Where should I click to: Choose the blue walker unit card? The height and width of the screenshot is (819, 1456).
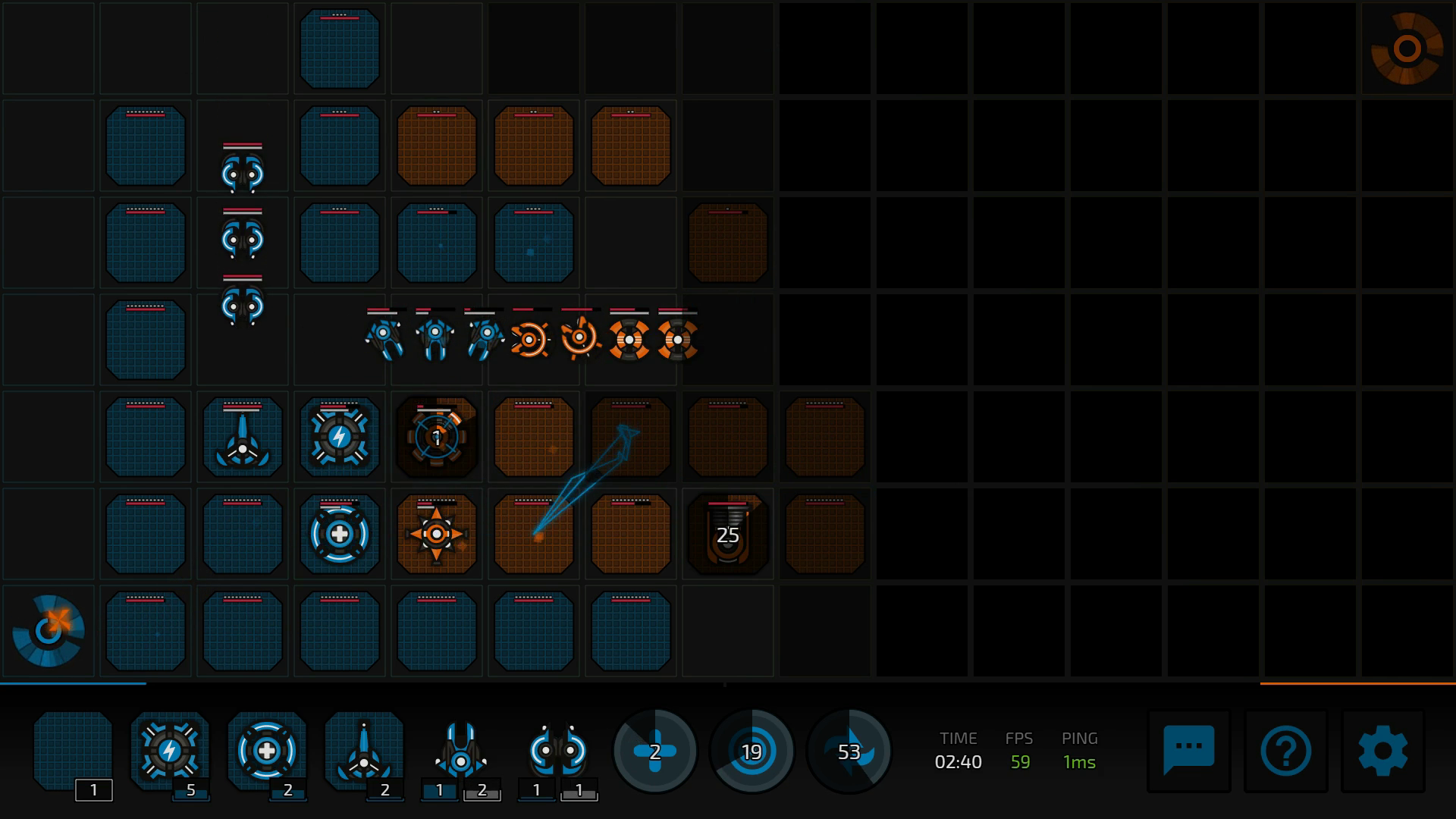coord(461,751)
